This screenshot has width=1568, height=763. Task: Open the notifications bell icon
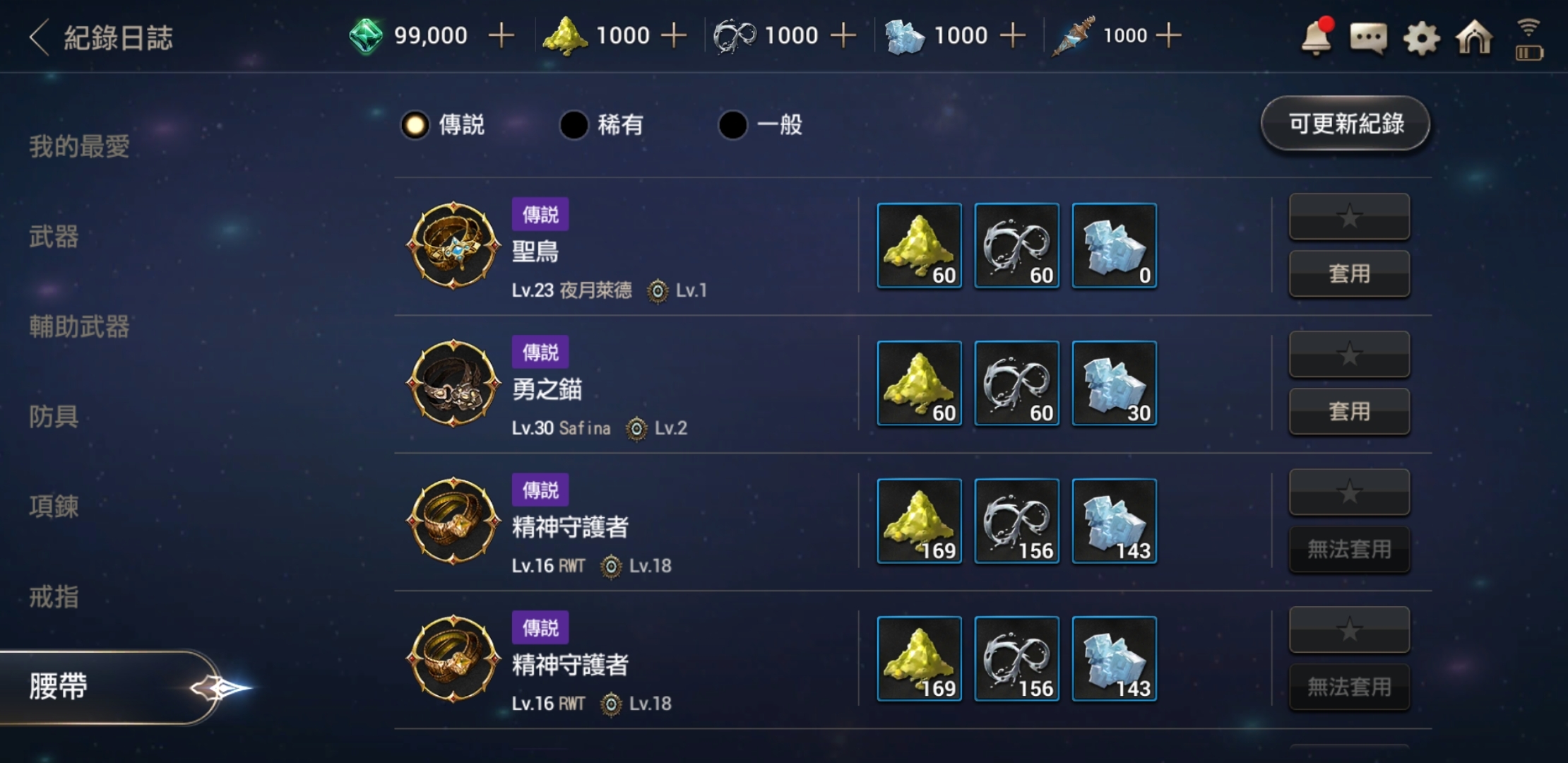(1315, 39)
